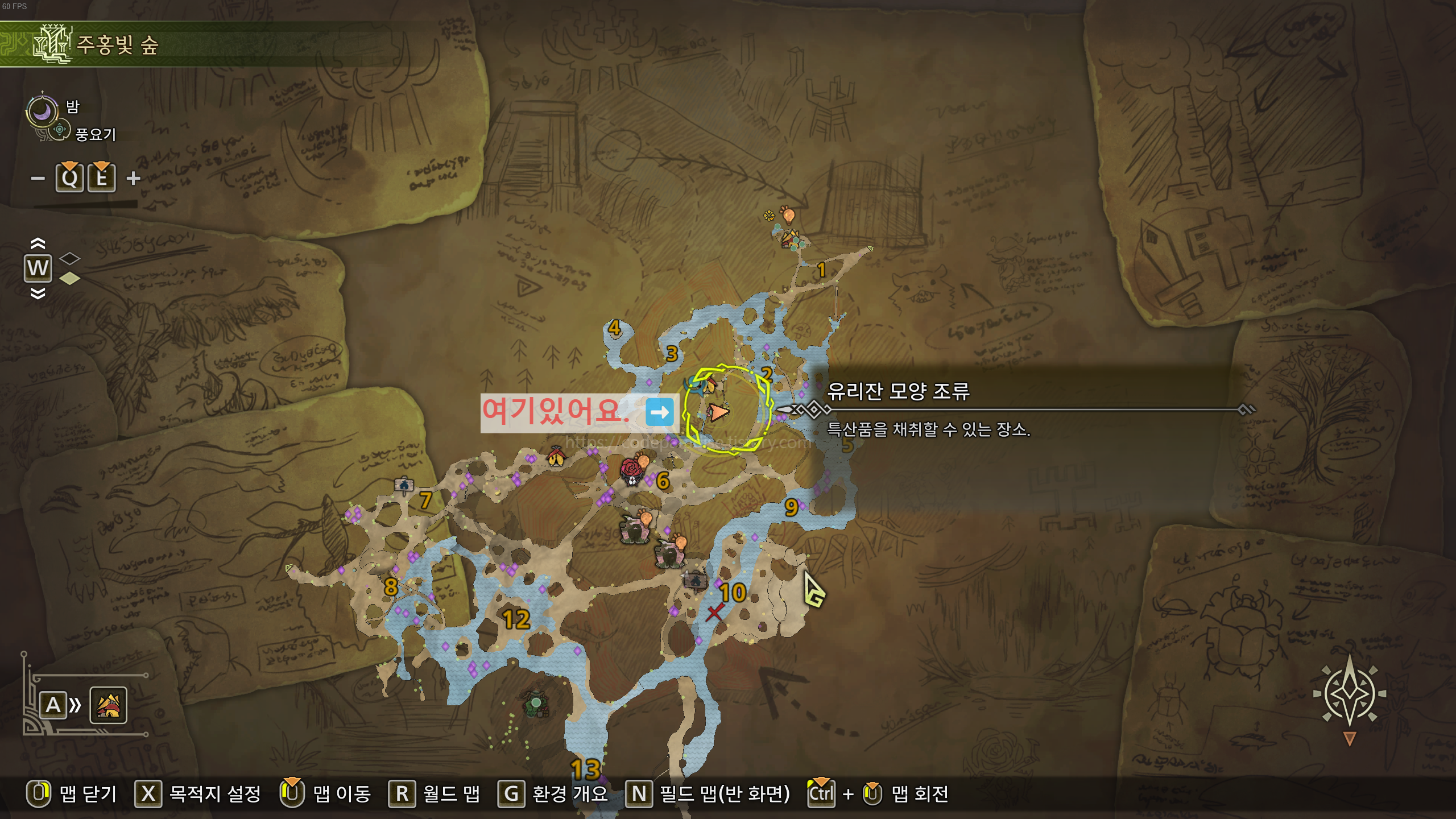Expand the A button chevron in bottom left
Viewport: 1456px width, 819px height.
pyautogui.click(x=75, y=705)
